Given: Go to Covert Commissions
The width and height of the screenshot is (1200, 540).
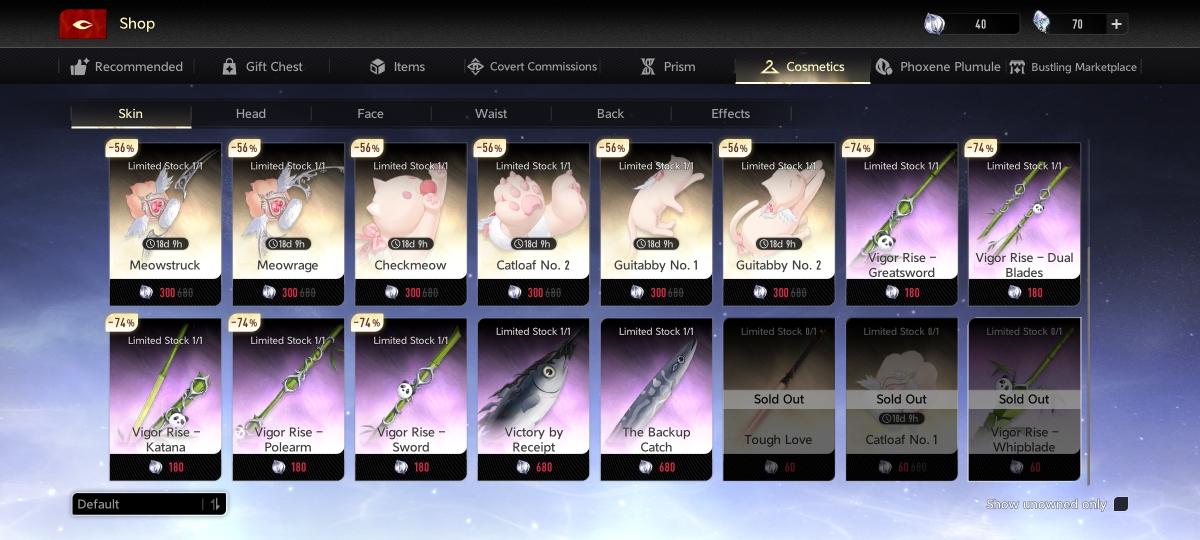Looking at the screenshot, I should coord(532,67).
